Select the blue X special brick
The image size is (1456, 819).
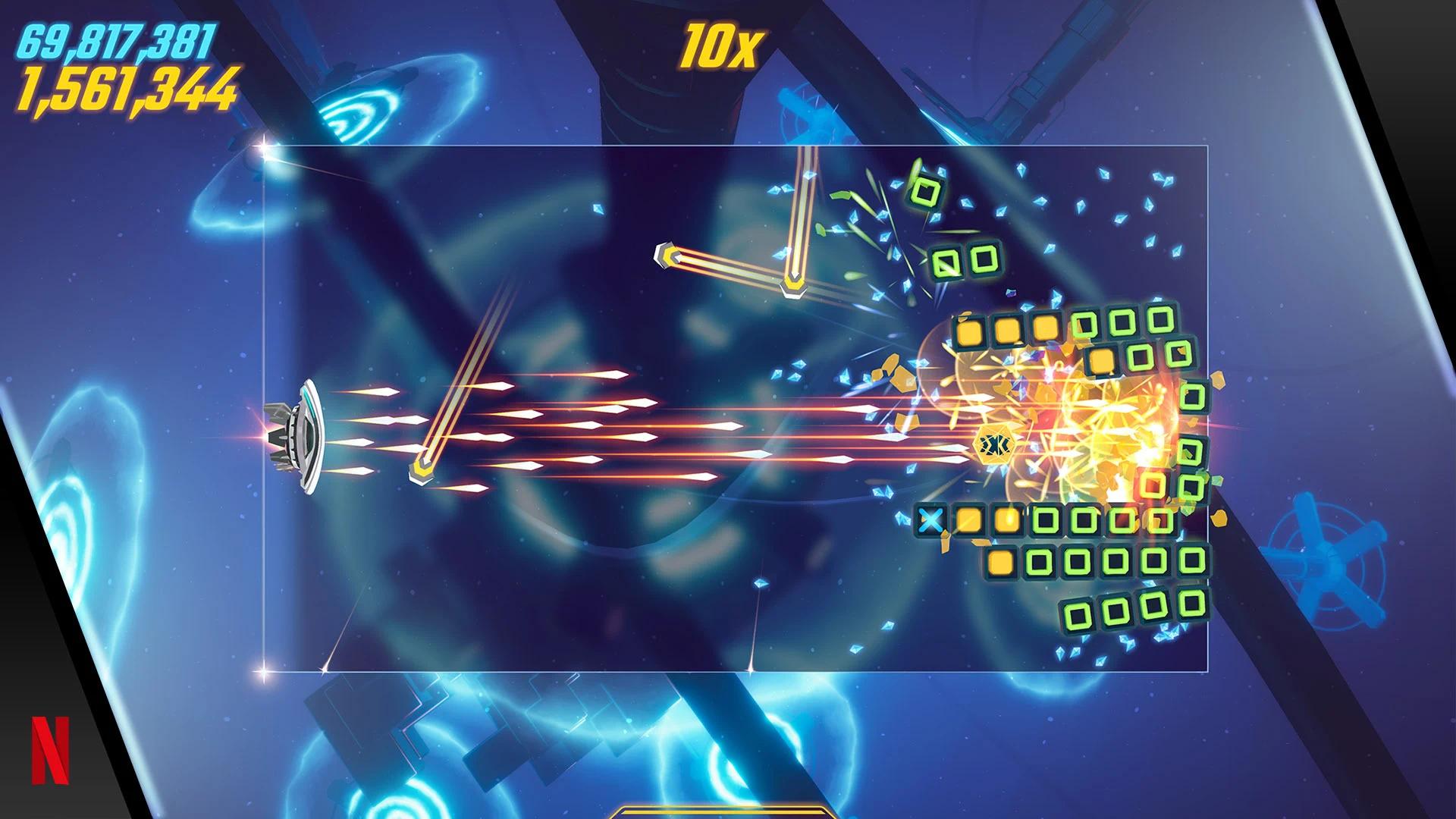pos(930,520)
